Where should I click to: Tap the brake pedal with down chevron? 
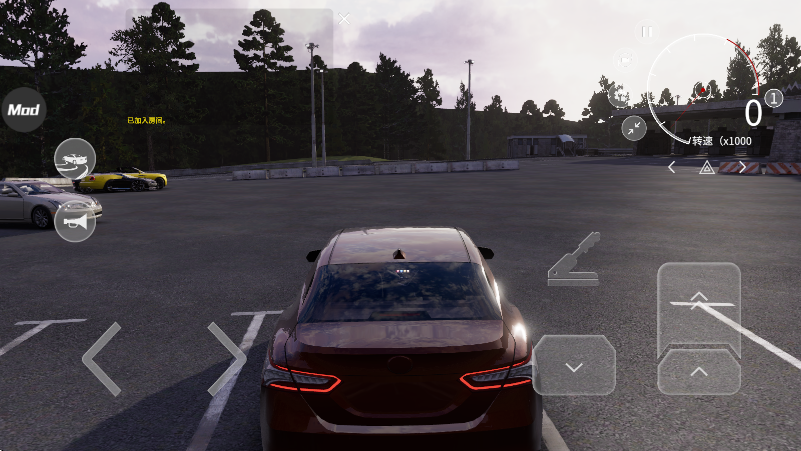574,366
